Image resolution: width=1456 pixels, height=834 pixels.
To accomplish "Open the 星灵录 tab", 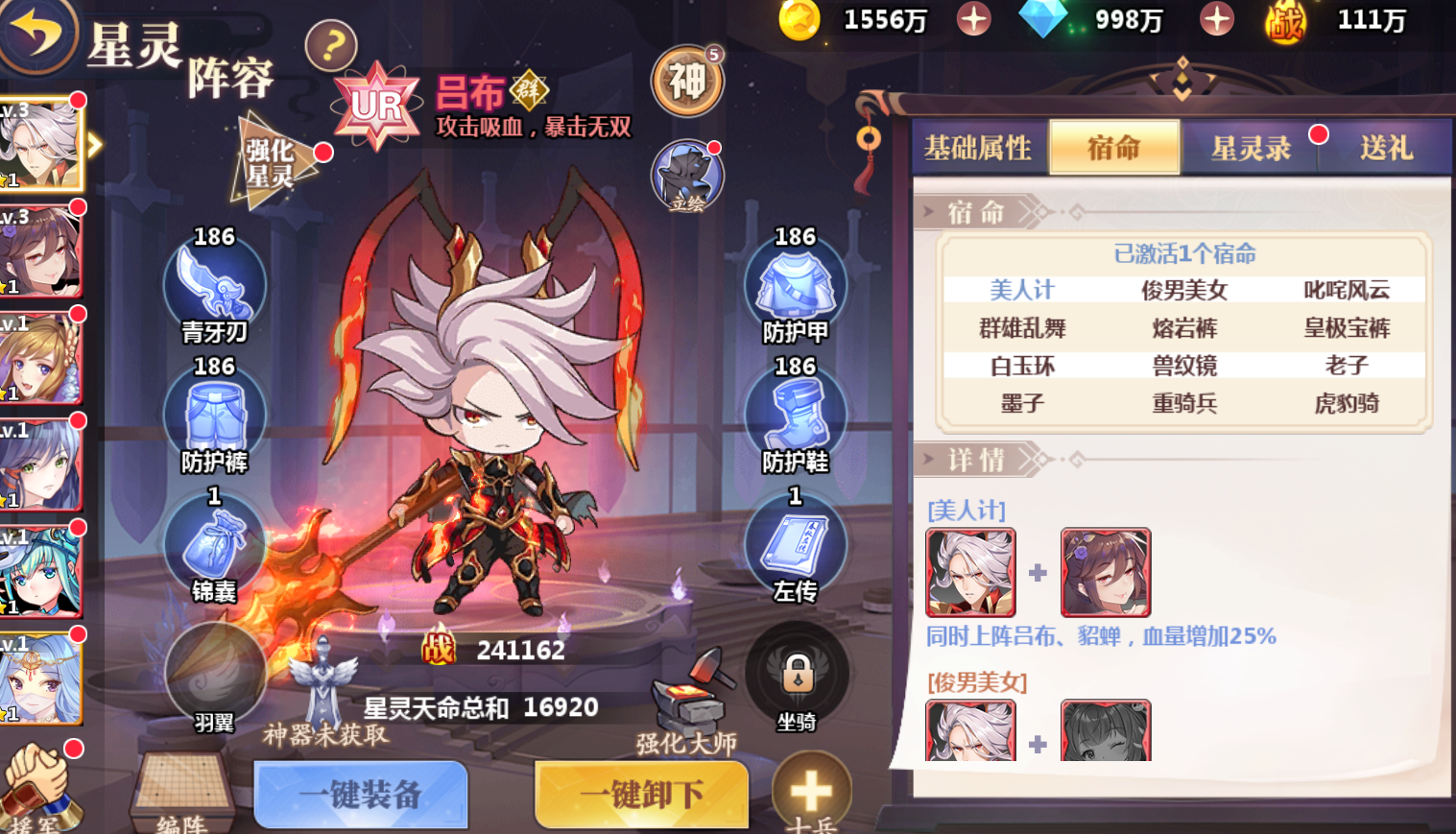I will (x=1249, y=149).
